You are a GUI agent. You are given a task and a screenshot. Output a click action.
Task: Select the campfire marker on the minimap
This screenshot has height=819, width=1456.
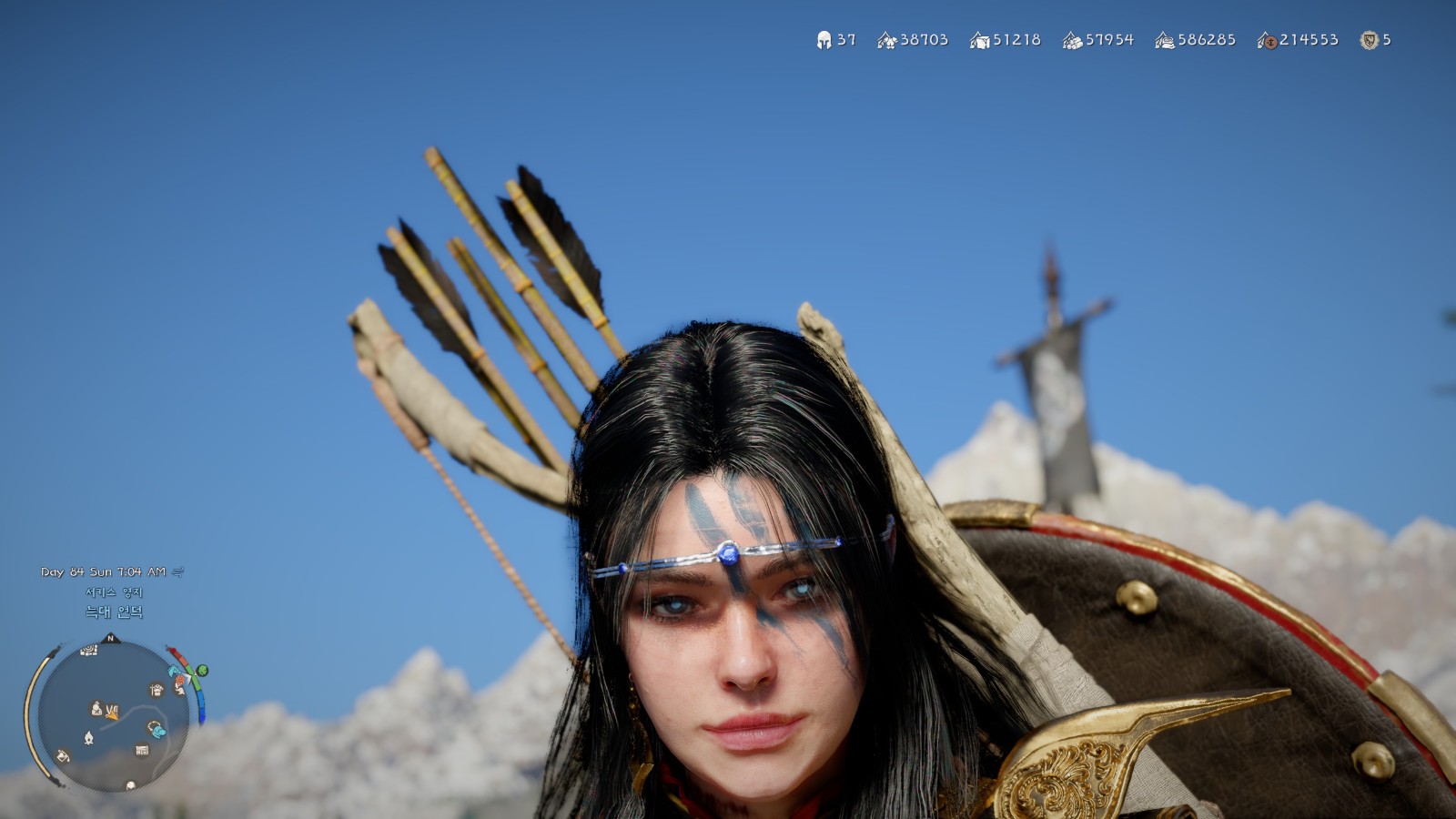point(88,737)
